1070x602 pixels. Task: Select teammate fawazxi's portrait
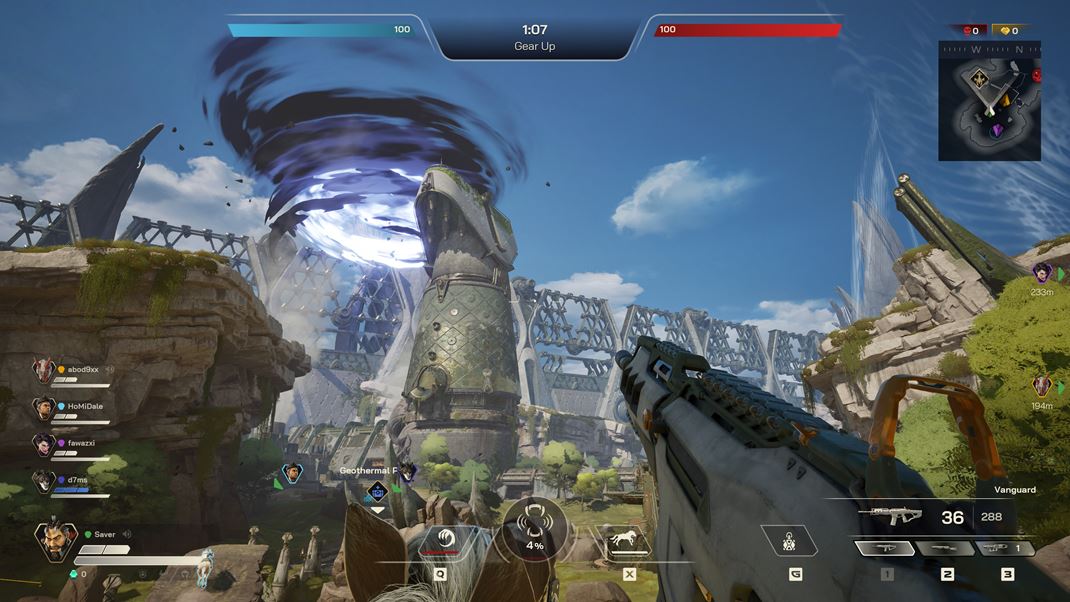pos(43,445)
